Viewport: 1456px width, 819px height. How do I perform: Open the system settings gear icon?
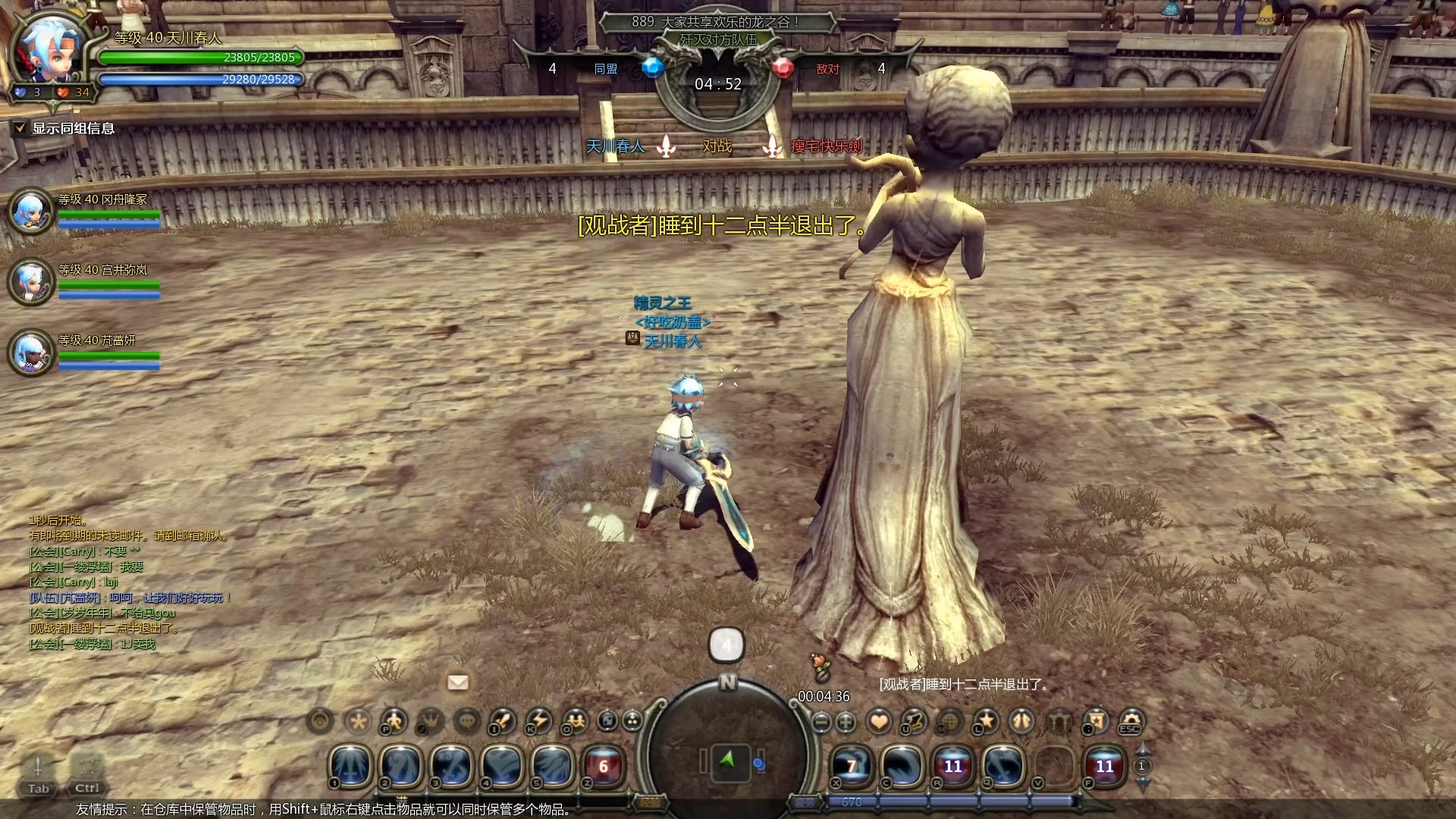pyautogui.click(x=1130, y=721)
